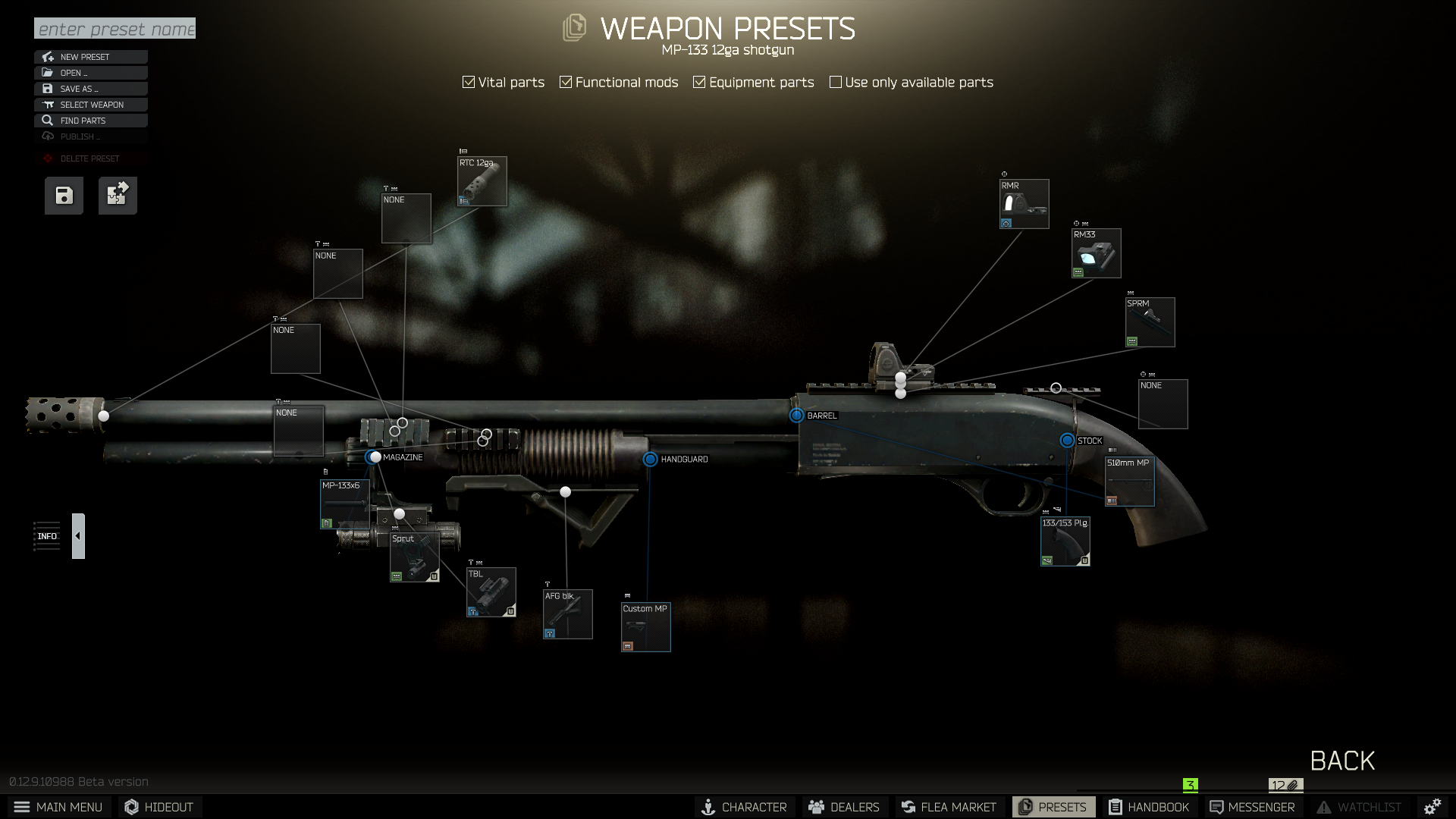Open the BARREL mod slot selector
This screenshot has width=1456, height=819.
[795, 416]
